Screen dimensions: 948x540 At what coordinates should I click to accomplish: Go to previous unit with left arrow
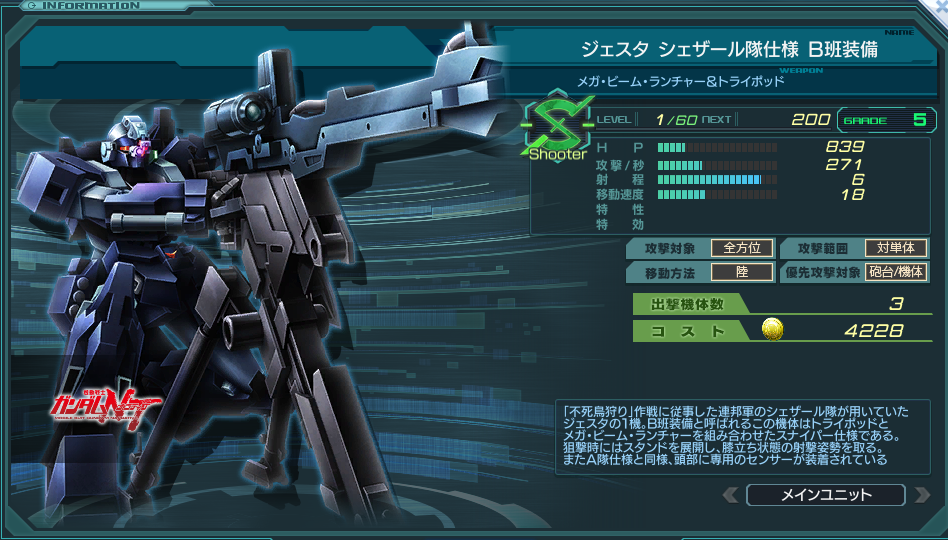[x=731, y=495]
